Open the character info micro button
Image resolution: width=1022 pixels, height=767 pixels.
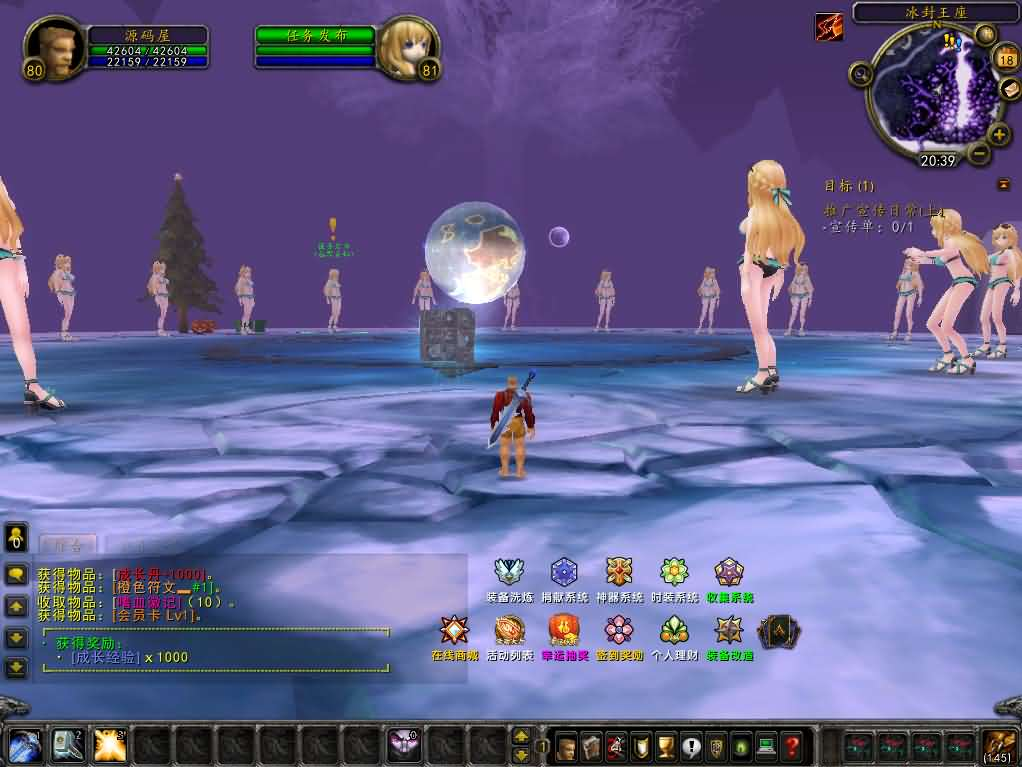point(567,746)
